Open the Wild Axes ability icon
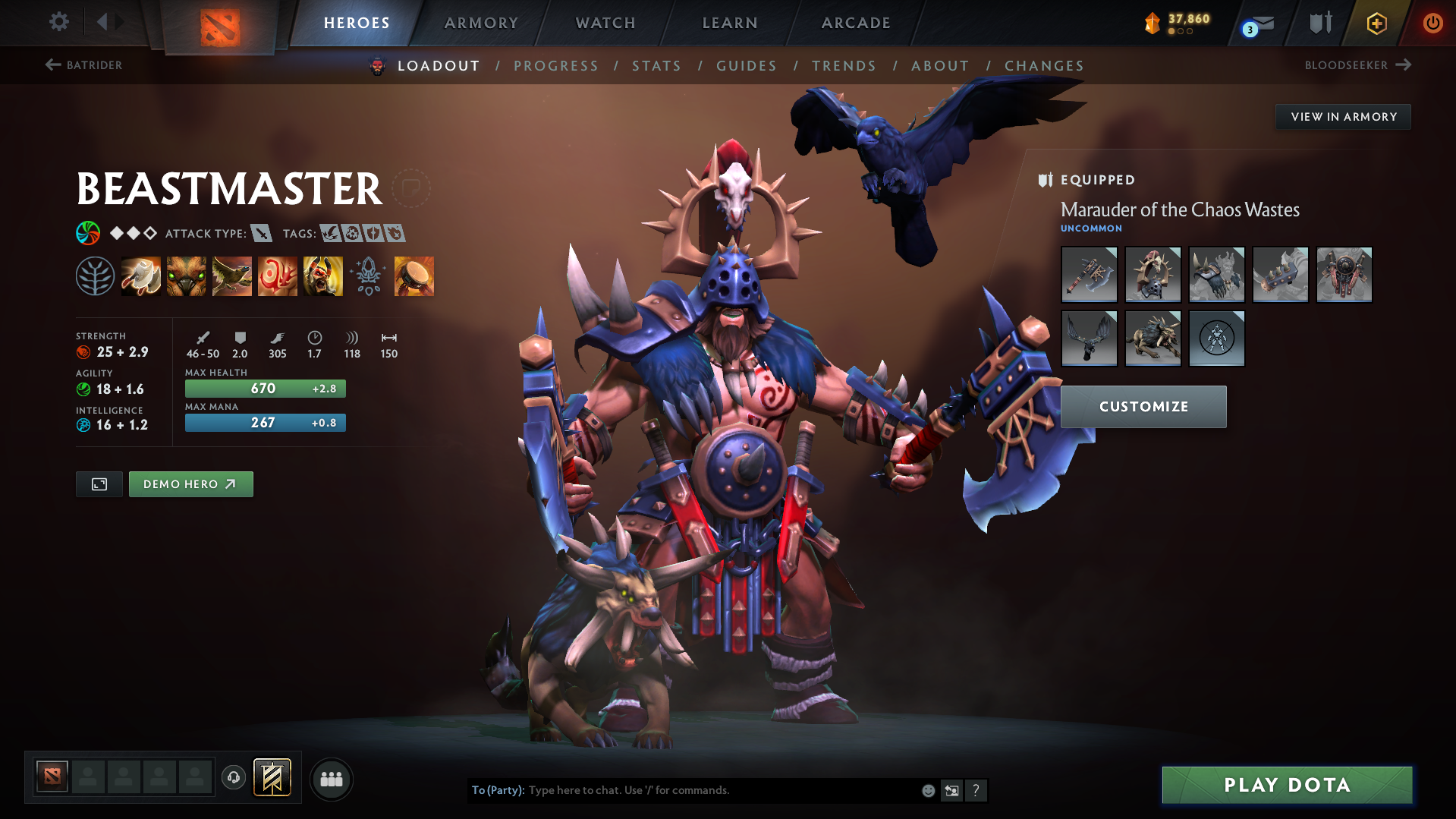The width and height of the screenshot is (1456, 819). pyautogui.click(x=141, y=276)
